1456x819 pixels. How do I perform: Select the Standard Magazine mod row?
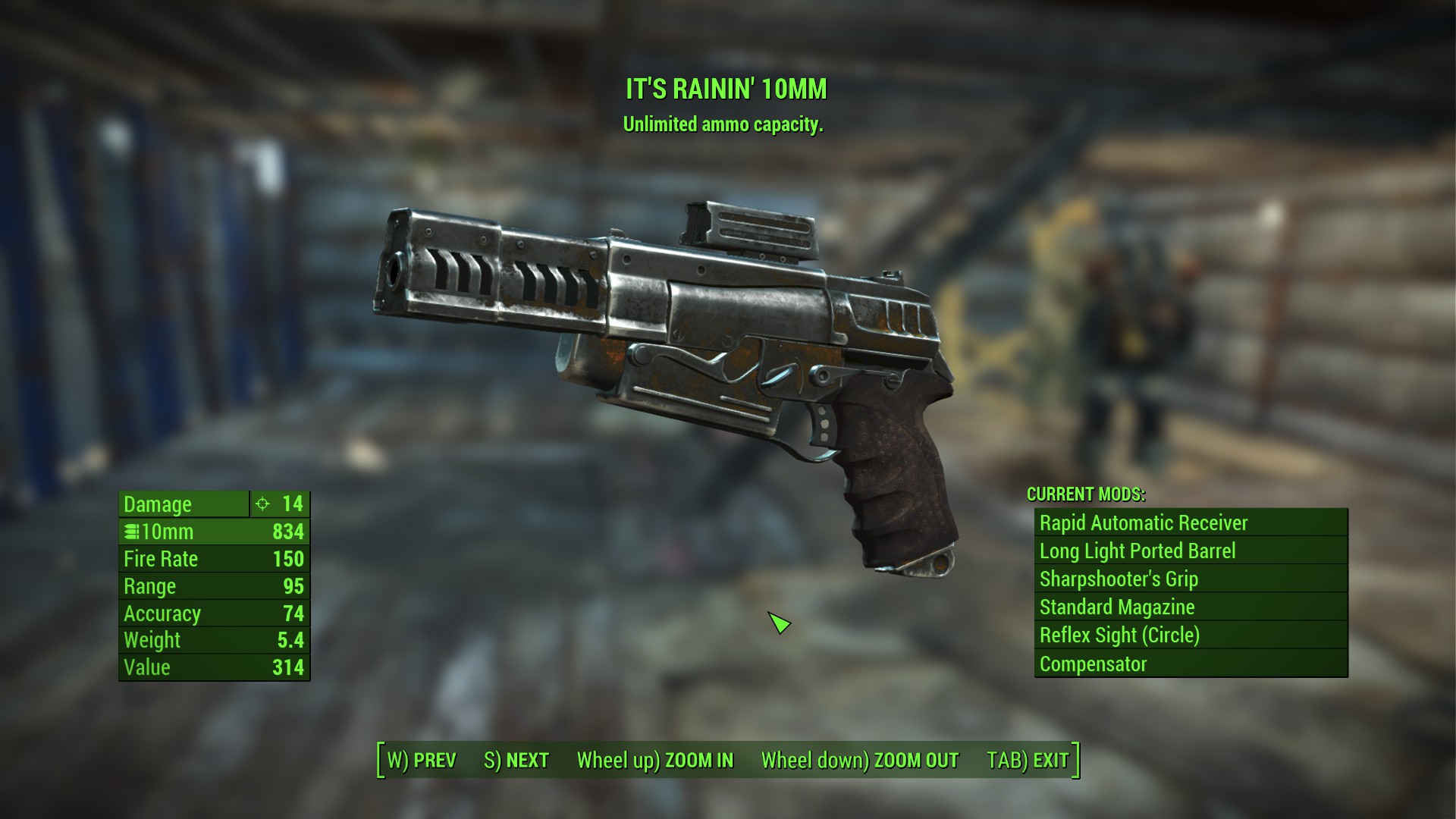pyautogui.click(x=1191, y=607)
